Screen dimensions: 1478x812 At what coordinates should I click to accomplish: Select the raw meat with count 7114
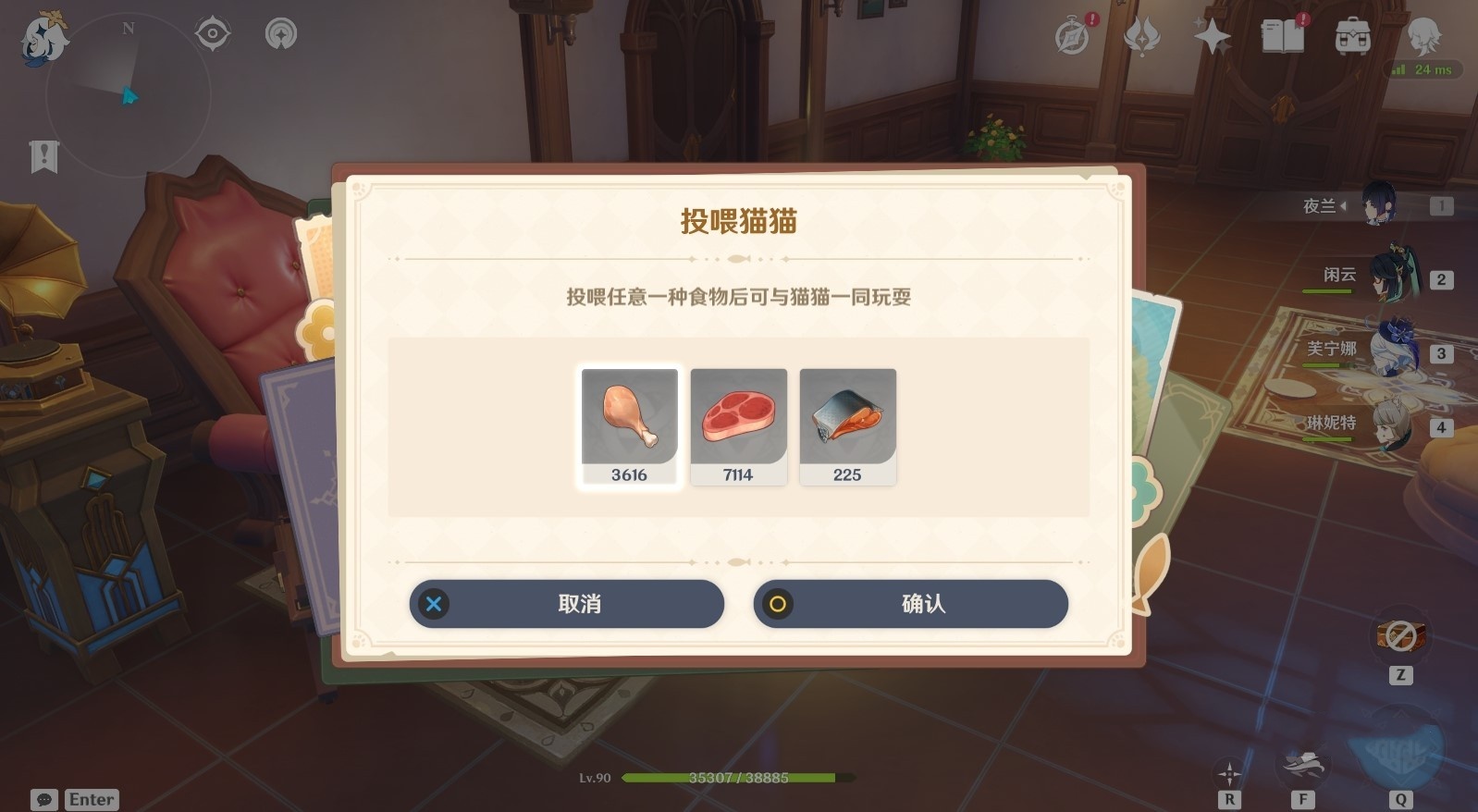pyautogui.click(x=738, y=421)
